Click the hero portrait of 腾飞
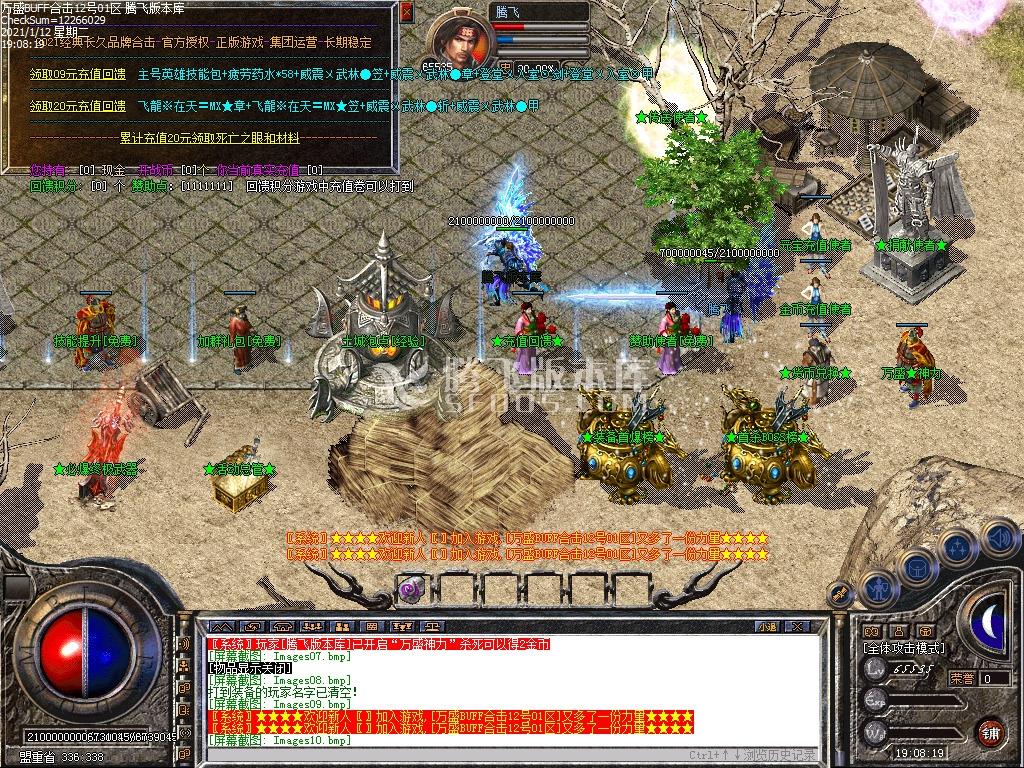 [x=461, y=38]
